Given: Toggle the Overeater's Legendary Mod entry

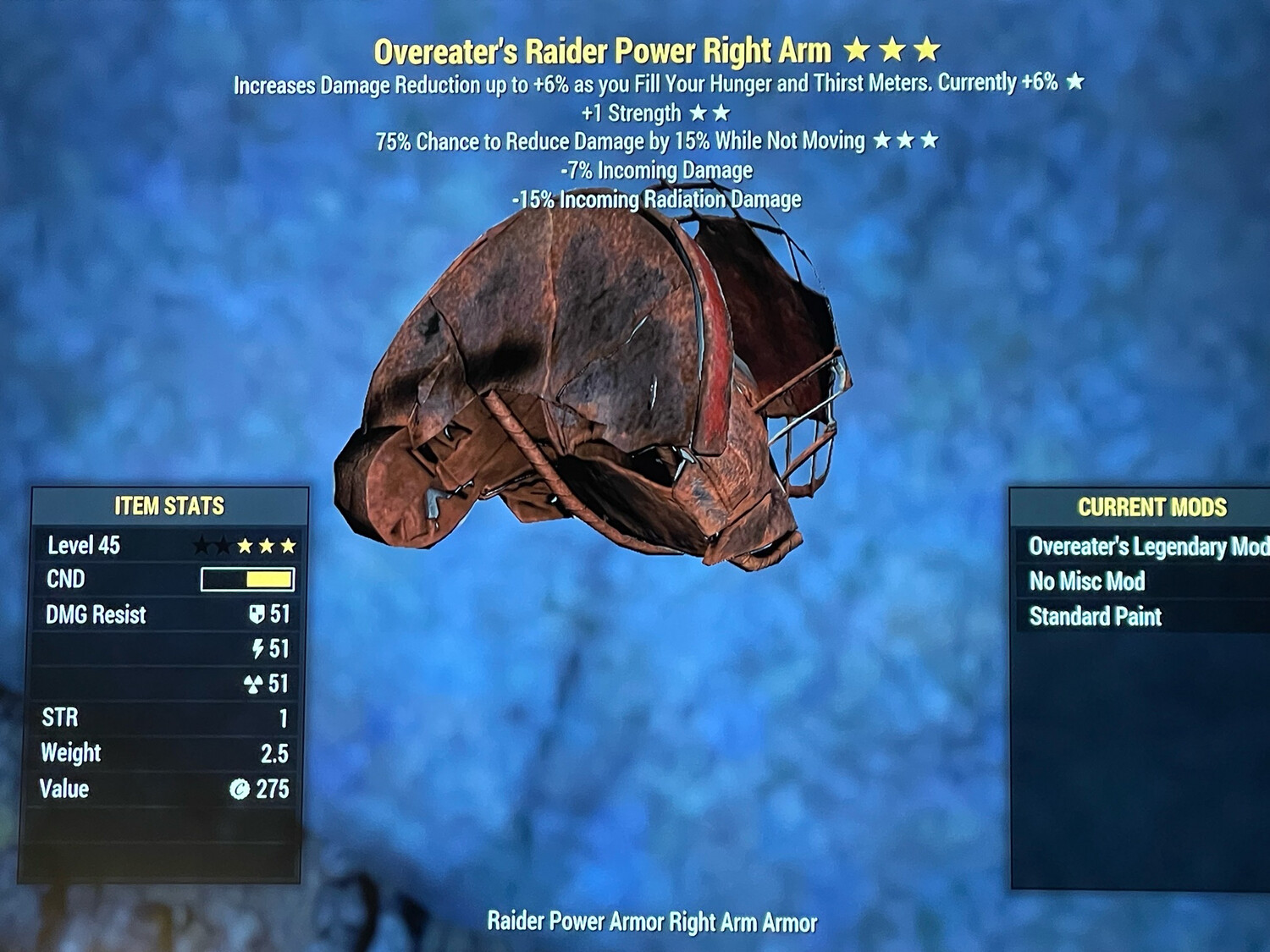Looking at the screenshot, I should coord(1145,547).
